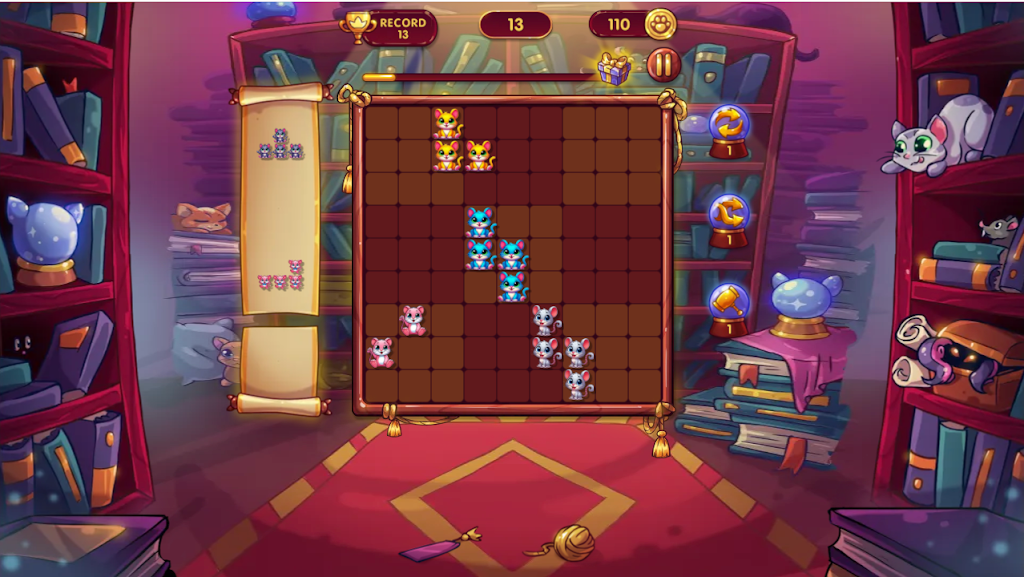The height and width of the screenshot is (577, 1024).
Task: Use the shuffle arrows crystal ball power-up
Action: click(x=729, y=213)
